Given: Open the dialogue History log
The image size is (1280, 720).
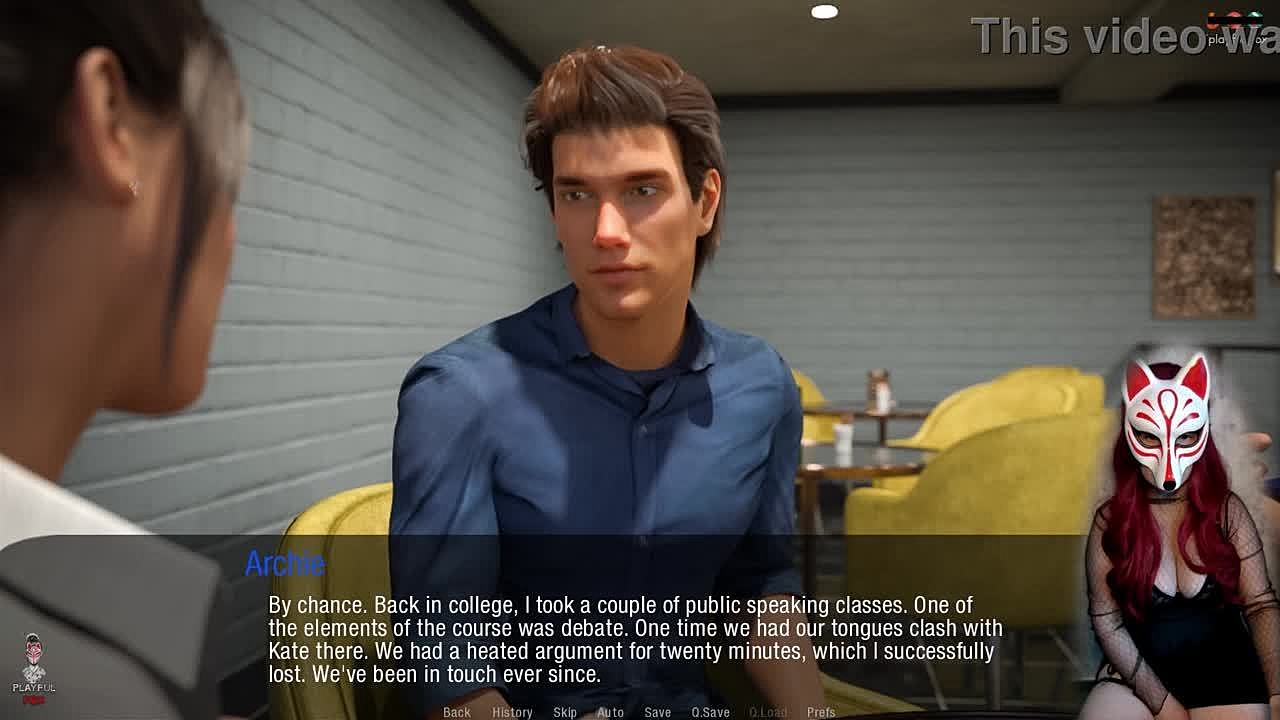Looking at the screenshot, I should click(512, 712).
